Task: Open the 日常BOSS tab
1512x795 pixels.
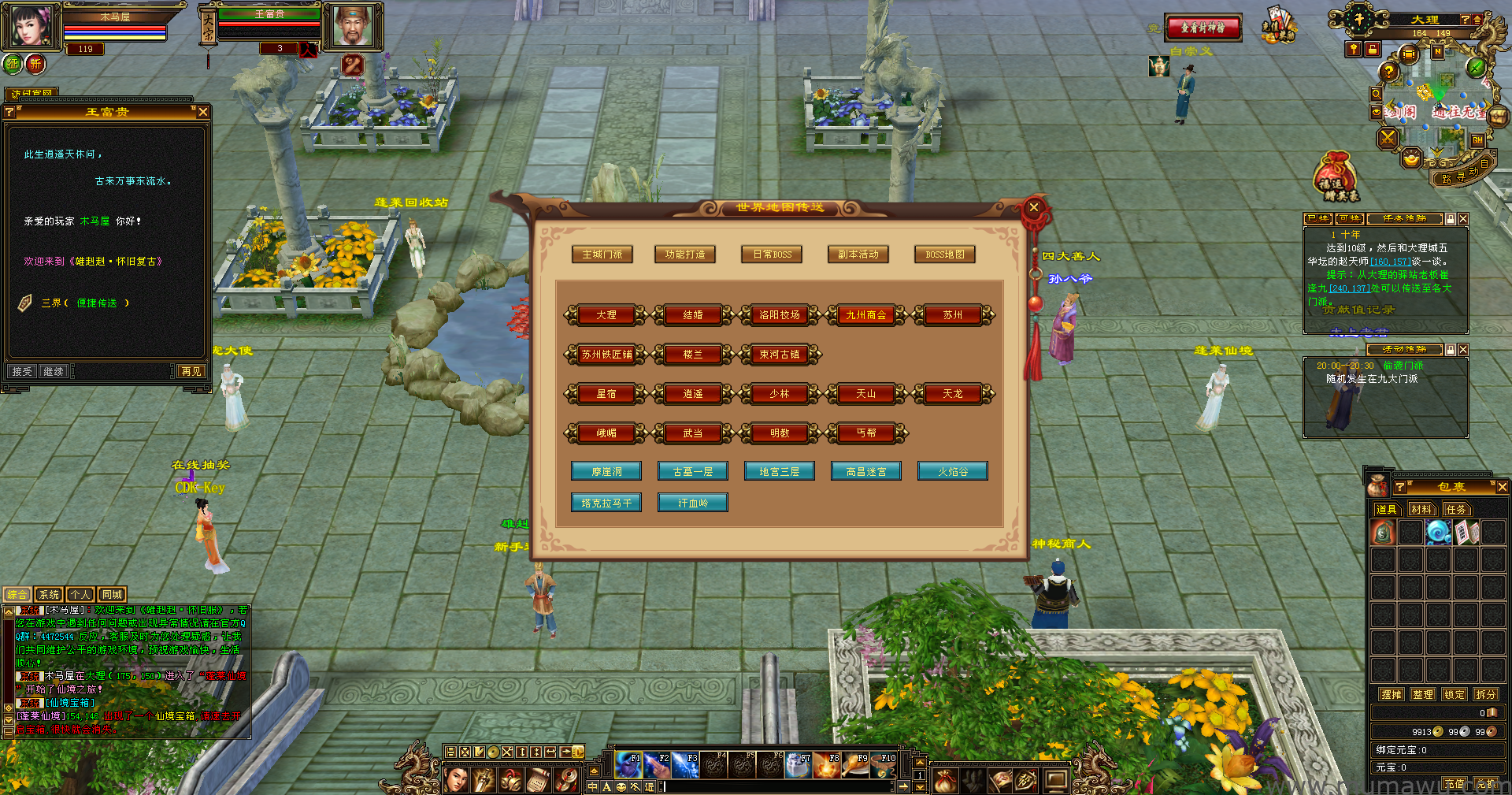Action: click(x=772, y=254)
